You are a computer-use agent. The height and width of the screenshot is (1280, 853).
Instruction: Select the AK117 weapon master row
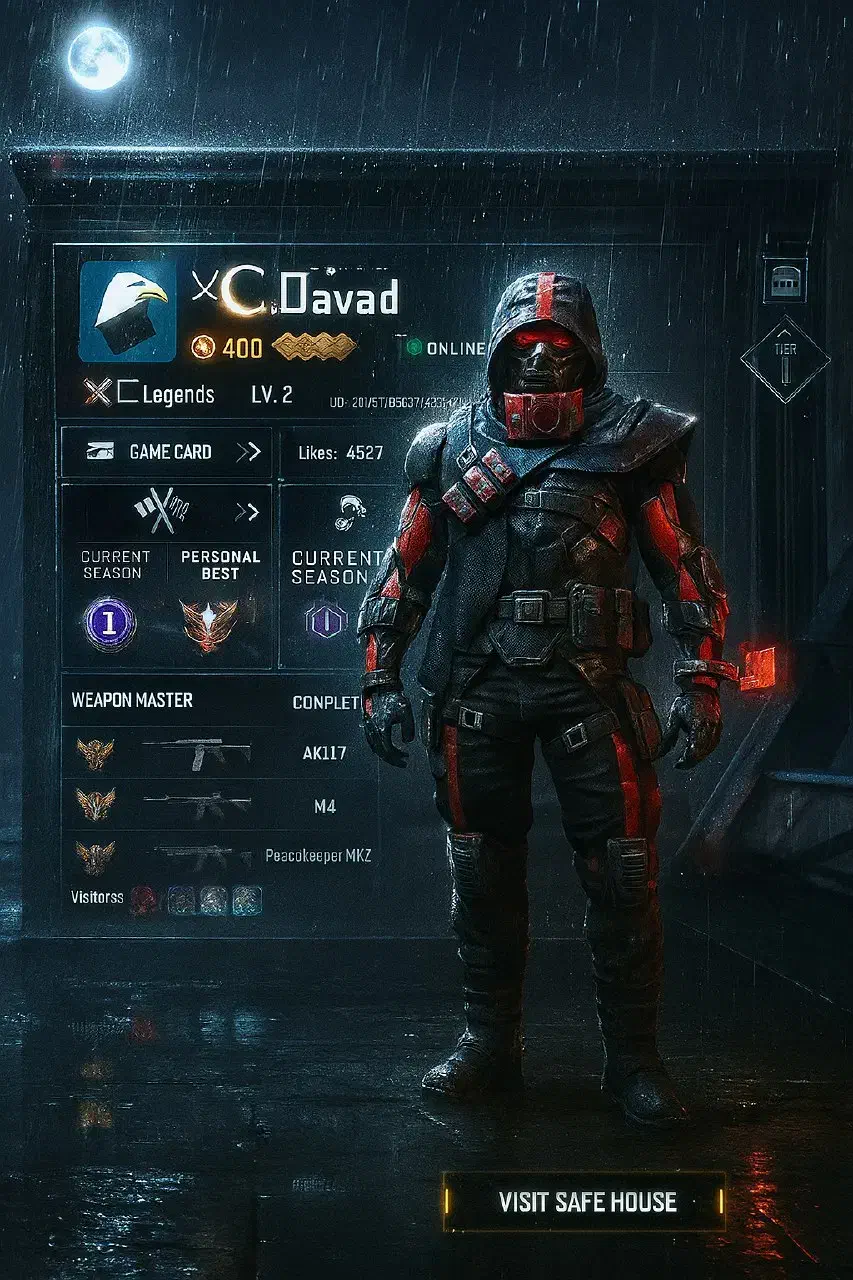[220, 753]
